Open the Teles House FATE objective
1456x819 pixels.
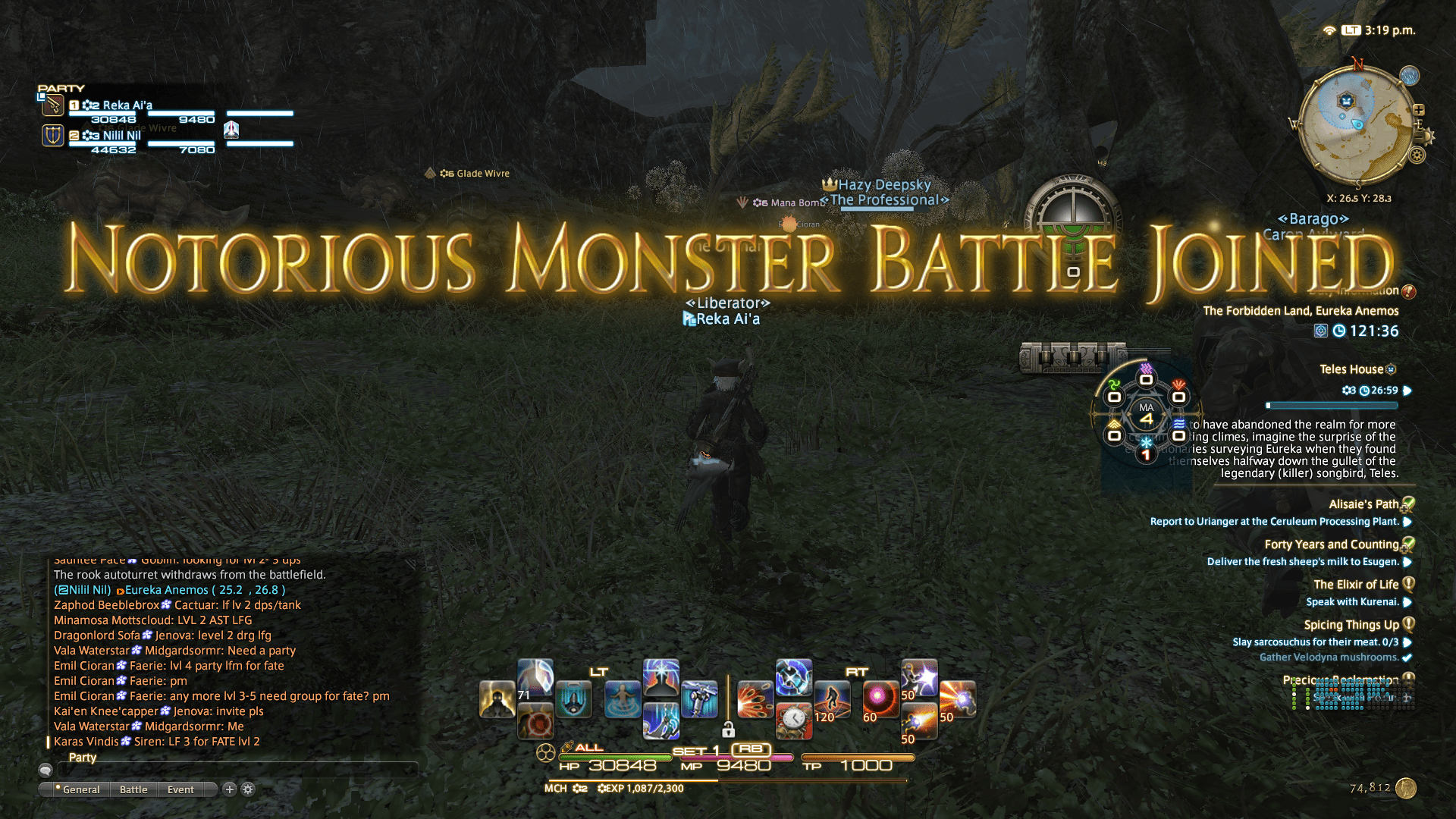1351,369
